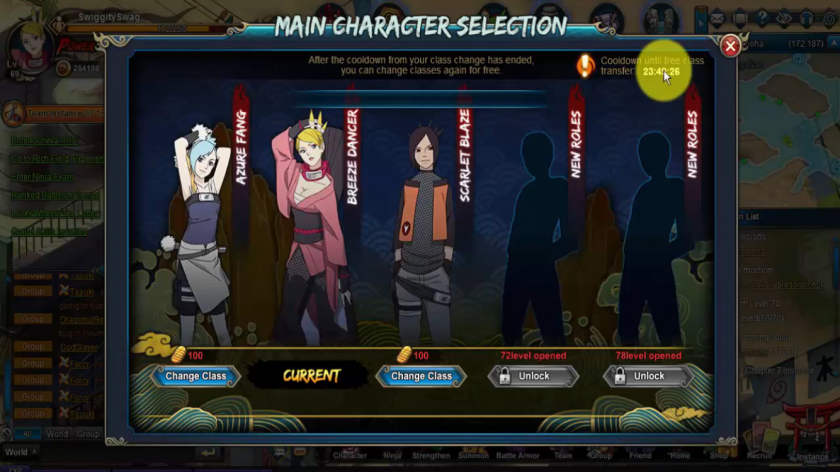Viewport: 840px width, 472px height.
Task: Open the Friend list from bottom bar
Action: [x=639, y=455]
